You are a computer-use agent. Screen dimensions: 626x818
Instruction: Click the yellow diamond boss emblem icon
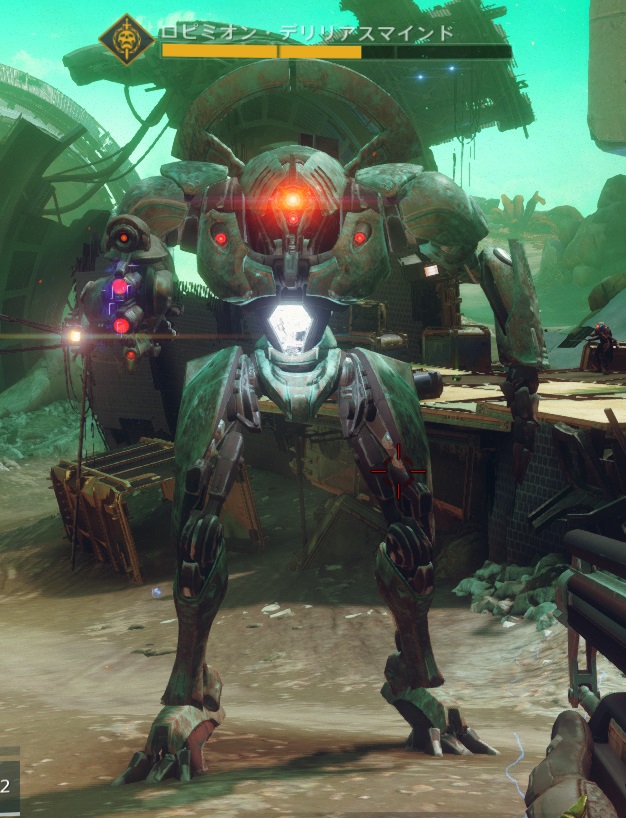127,40
